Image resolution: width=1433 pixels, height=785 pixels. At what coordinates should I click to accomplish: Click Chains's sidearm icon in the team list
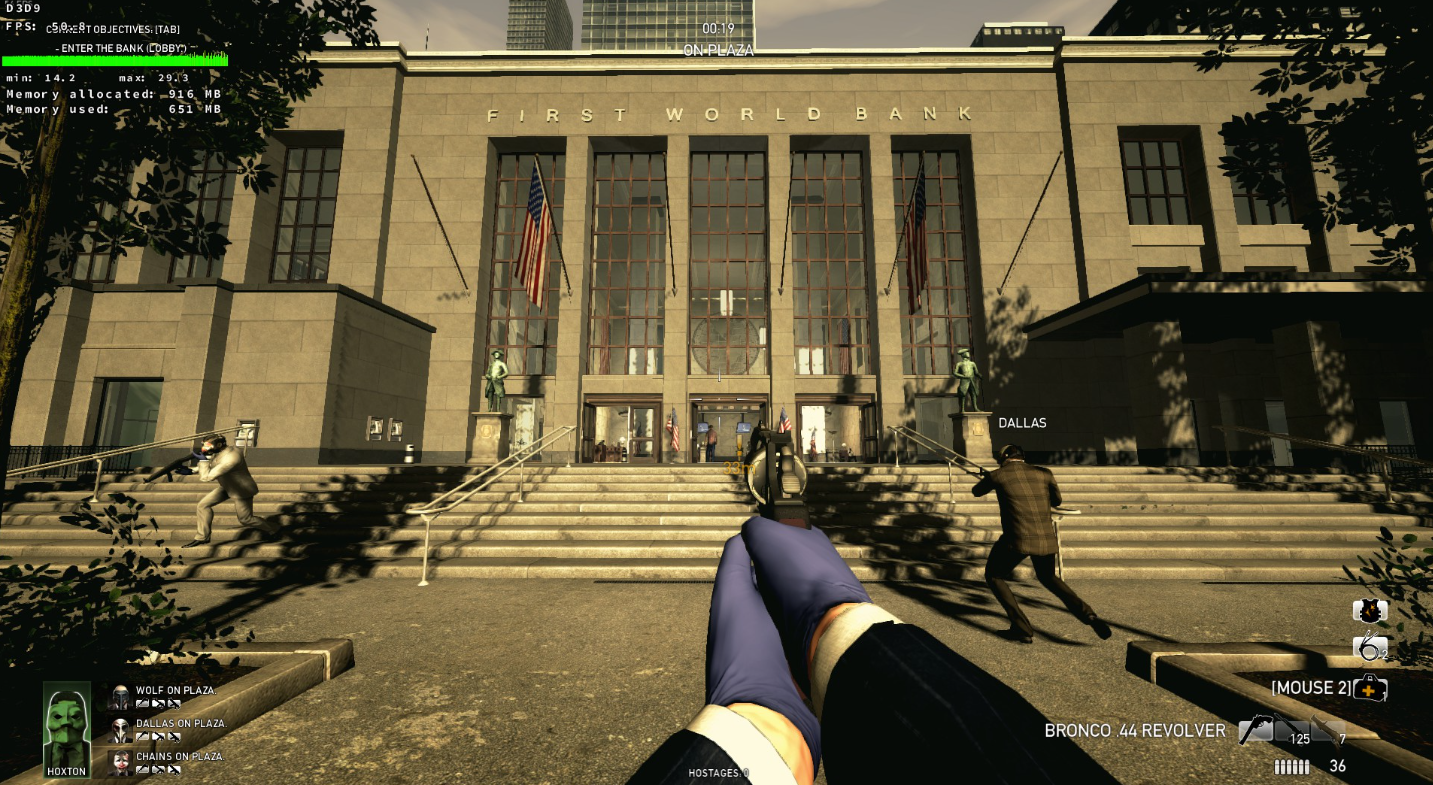tap(174, 769)
